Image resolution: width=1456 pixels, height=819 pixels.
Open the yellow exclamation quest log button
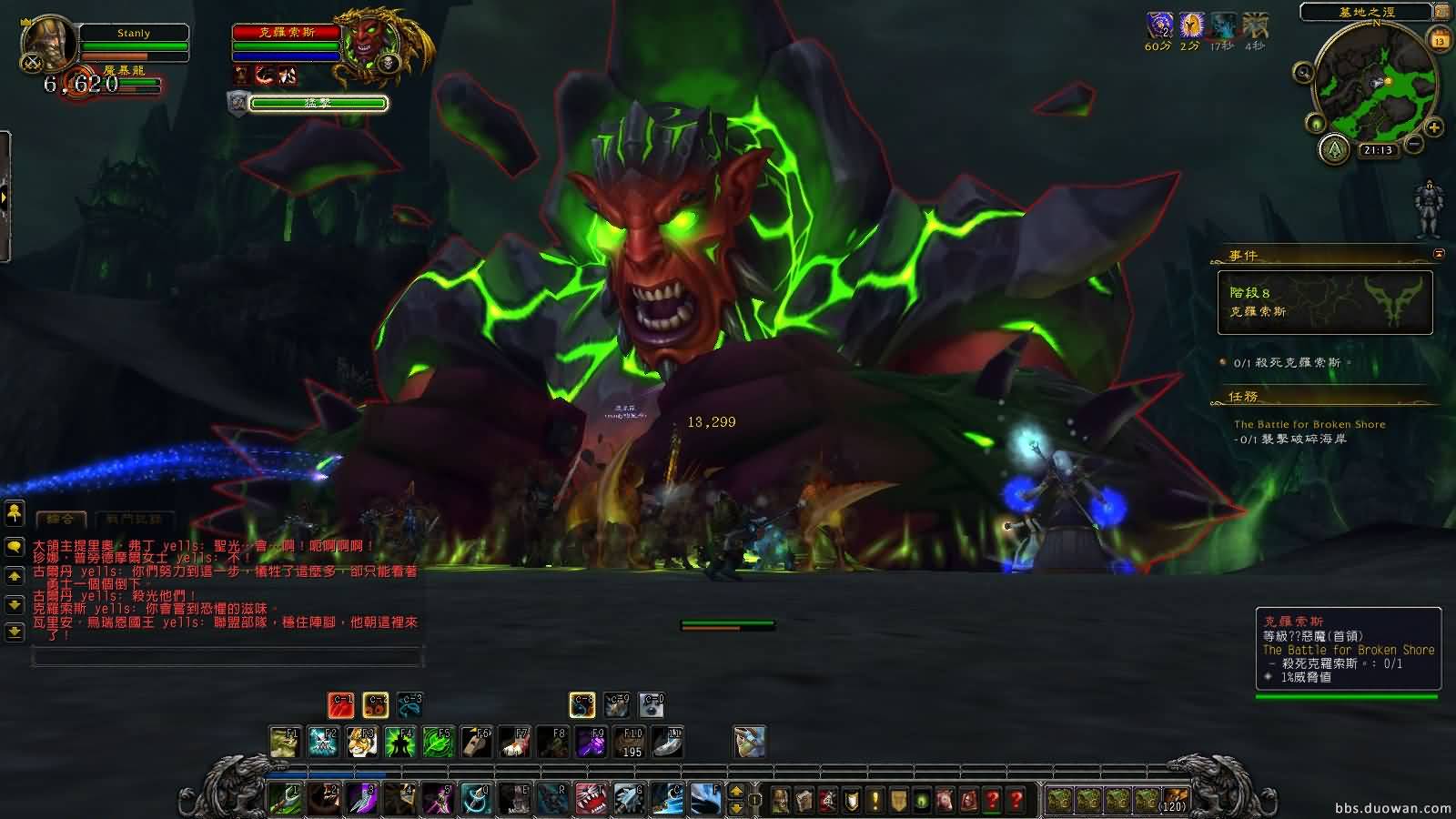click(x=875, y=800)
